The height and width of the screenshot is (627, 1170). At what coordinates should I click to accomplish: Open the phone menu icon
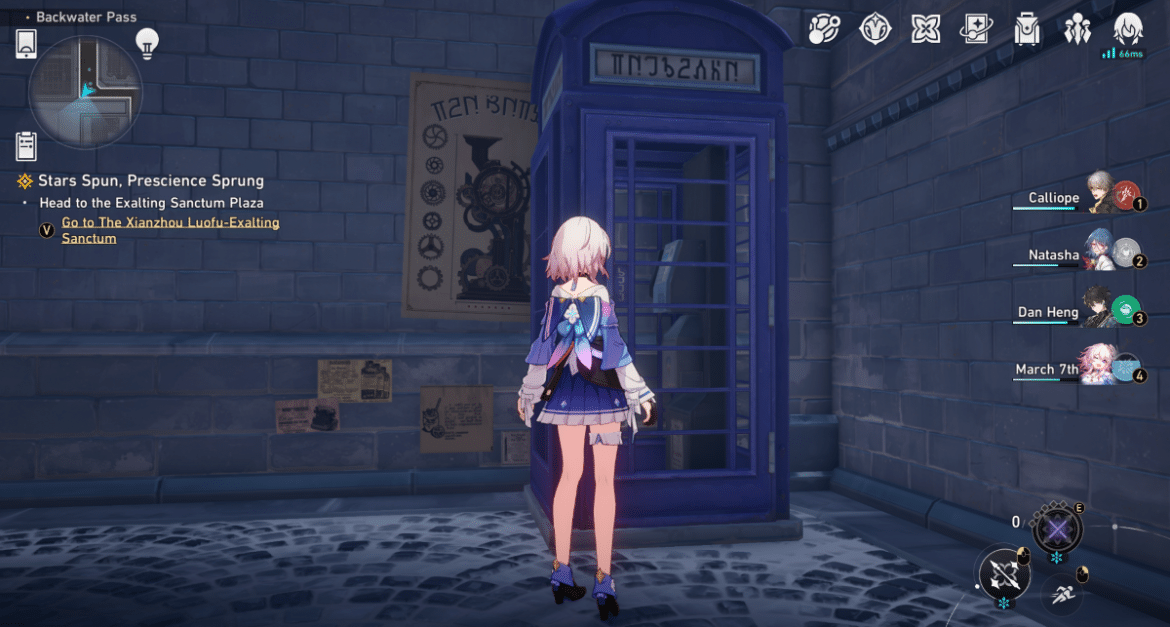27,44
